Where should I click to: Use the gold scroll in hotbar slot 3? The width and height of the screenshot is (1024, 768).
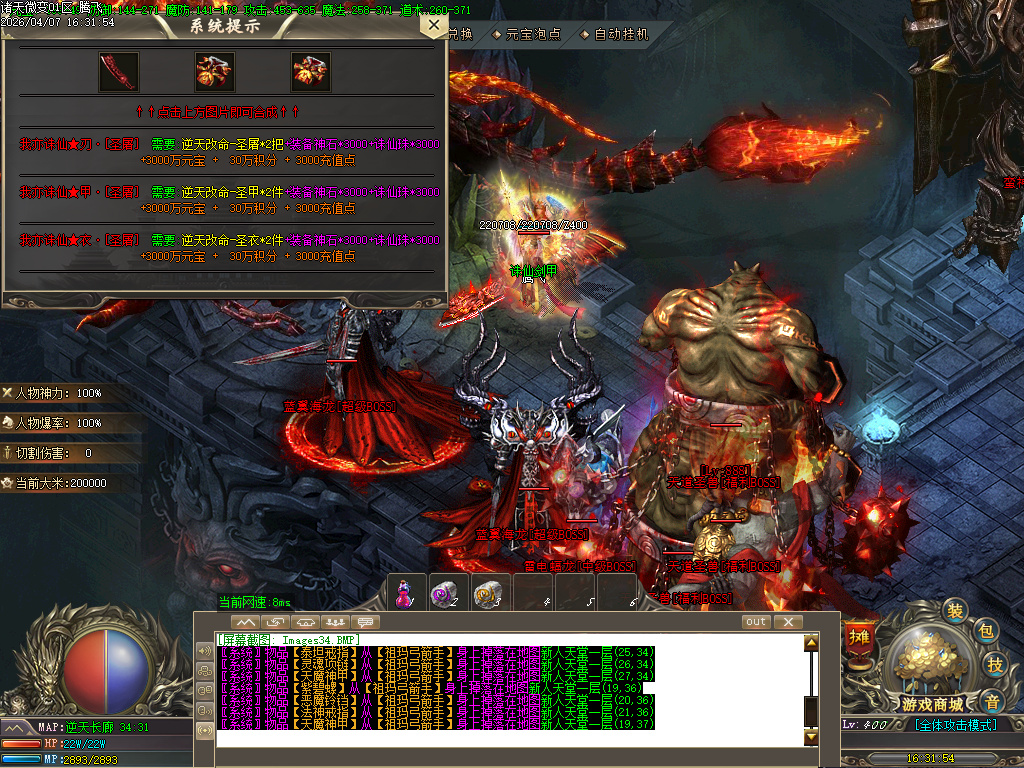pyautogui.click(x=487, y=594)
